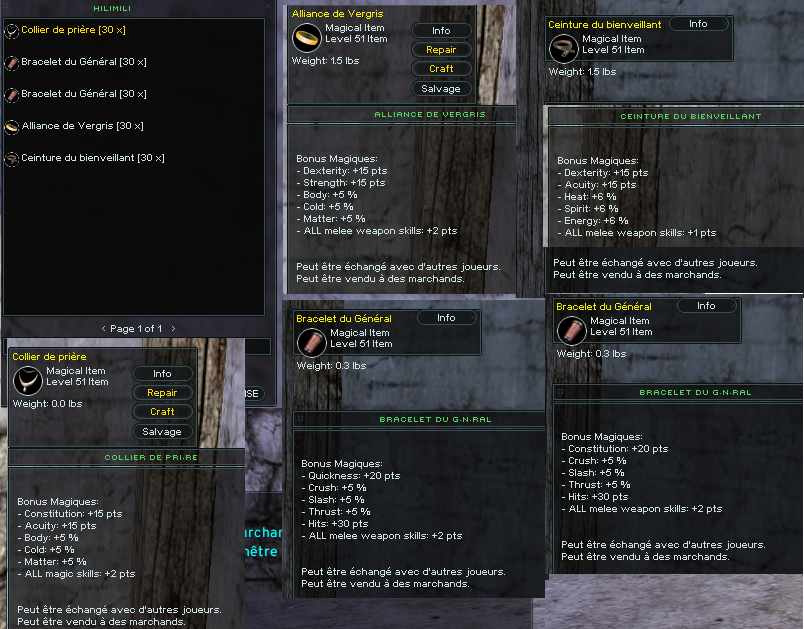This screenshot has width=804, height=629.
Task: Open Info for Collier de prière
Action: (162, 374)
